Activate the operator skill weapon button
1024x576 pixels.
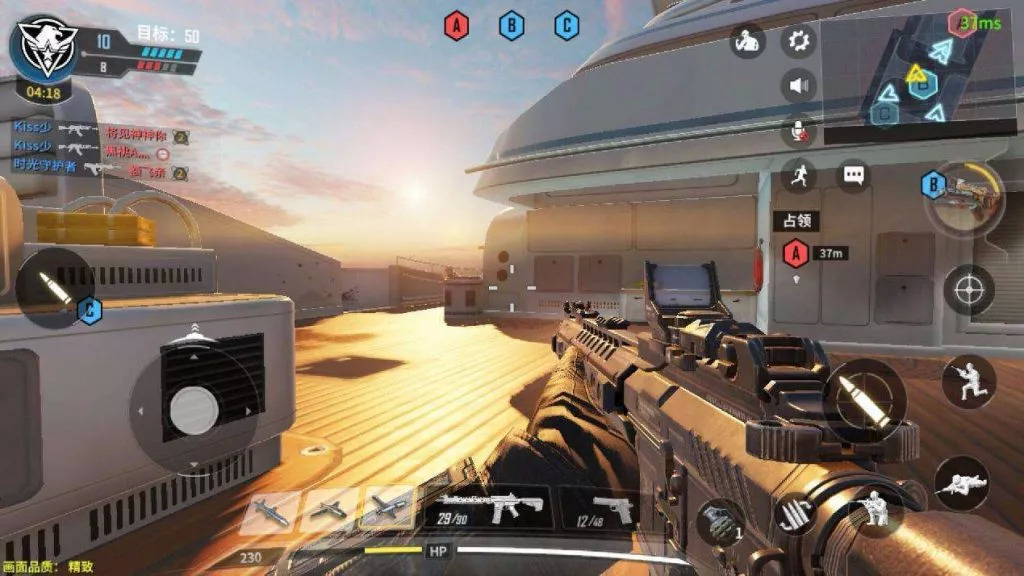click(x=964, y=194)
